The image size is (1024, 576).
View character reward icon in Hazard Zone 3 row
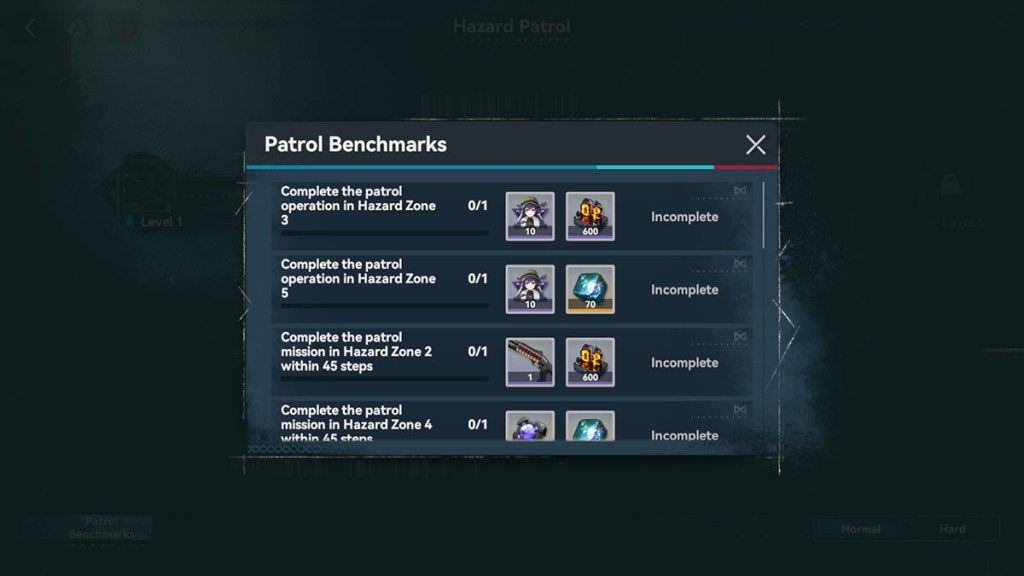pos(530,216)
